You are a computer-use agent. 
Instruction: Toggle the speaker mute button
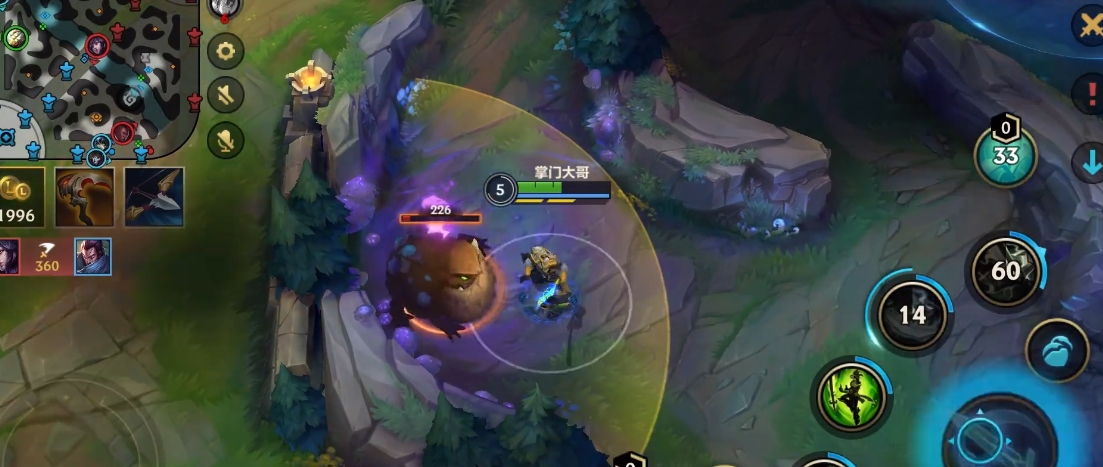pyautogui.click(x=226, y=95)
